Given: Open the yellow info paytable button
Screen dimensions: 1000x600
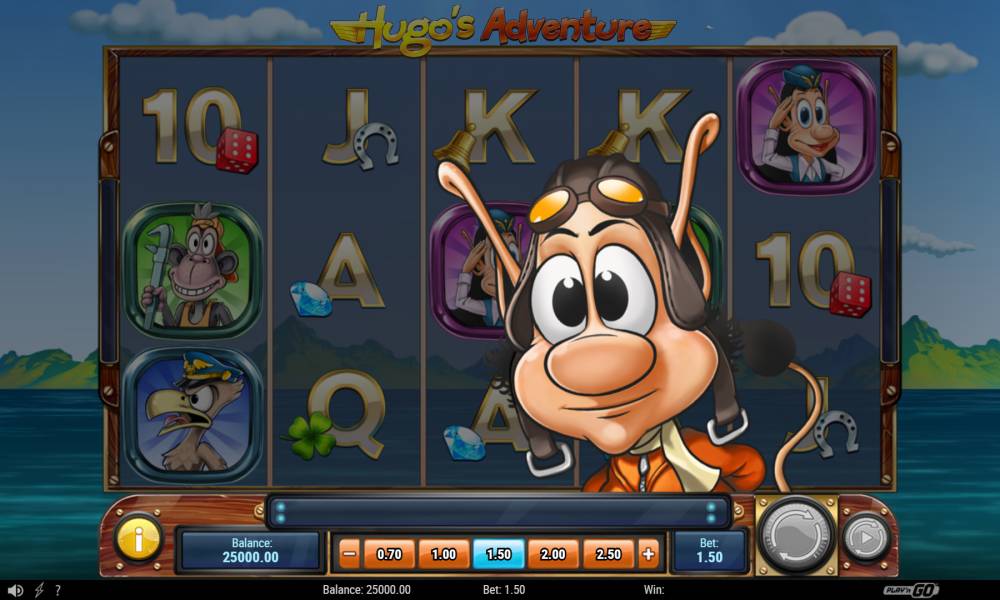Looking at the screenshot, I should pyautogui.click(x=139, y=540).
